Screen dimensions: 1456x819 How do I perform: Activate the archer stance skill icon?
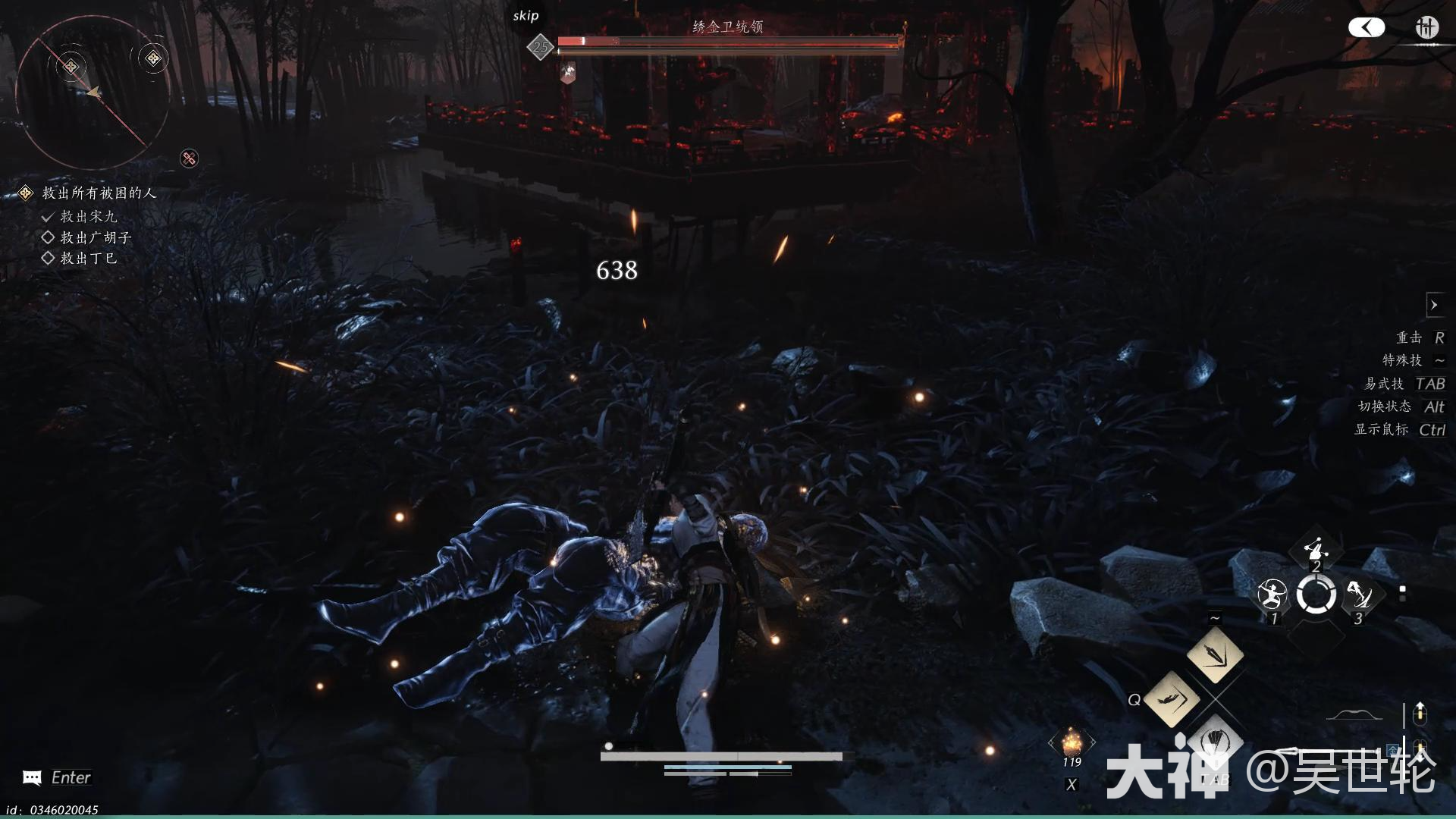coord(1272,595)
